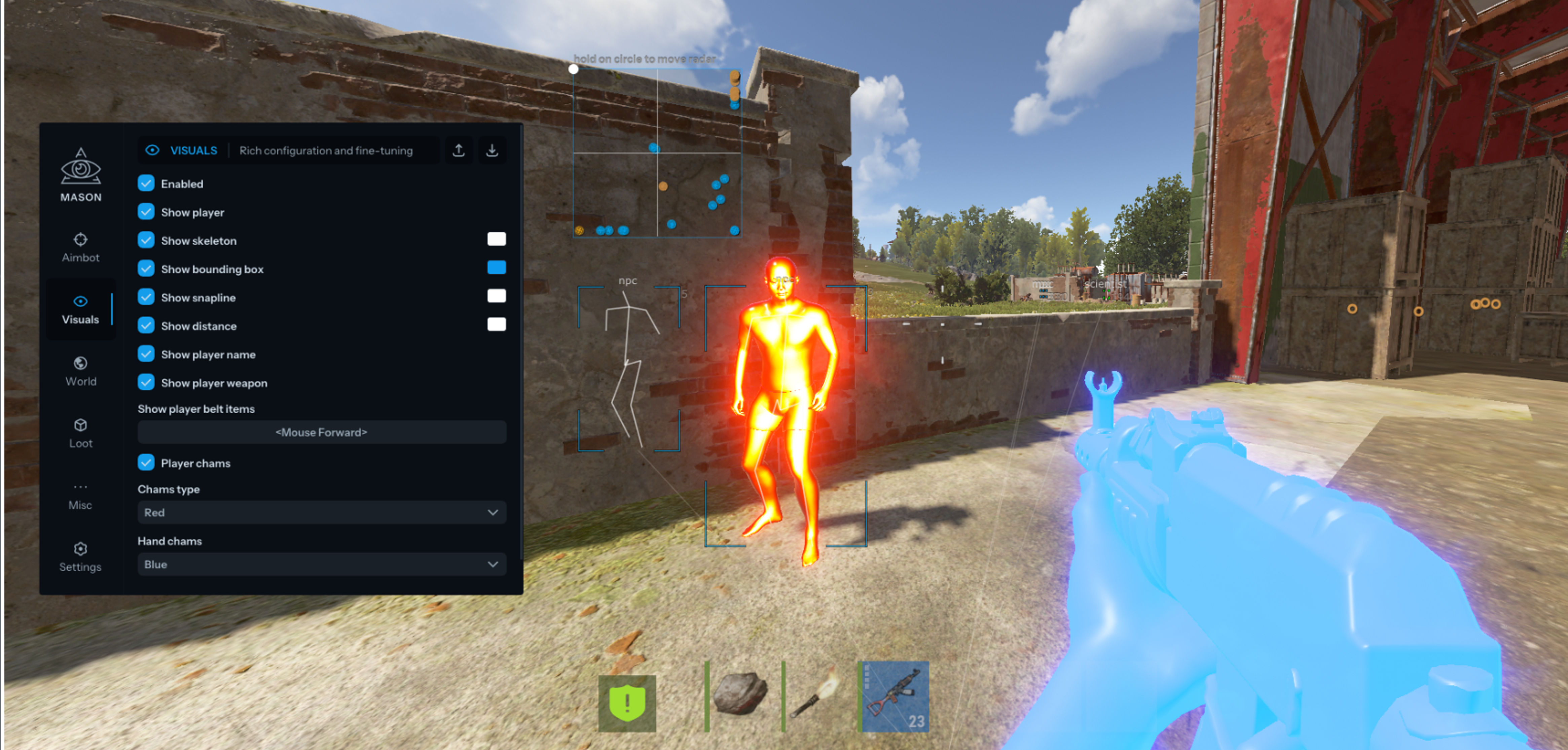Disable the Show snapline option

pyautogui.click(x=146, y=297)
